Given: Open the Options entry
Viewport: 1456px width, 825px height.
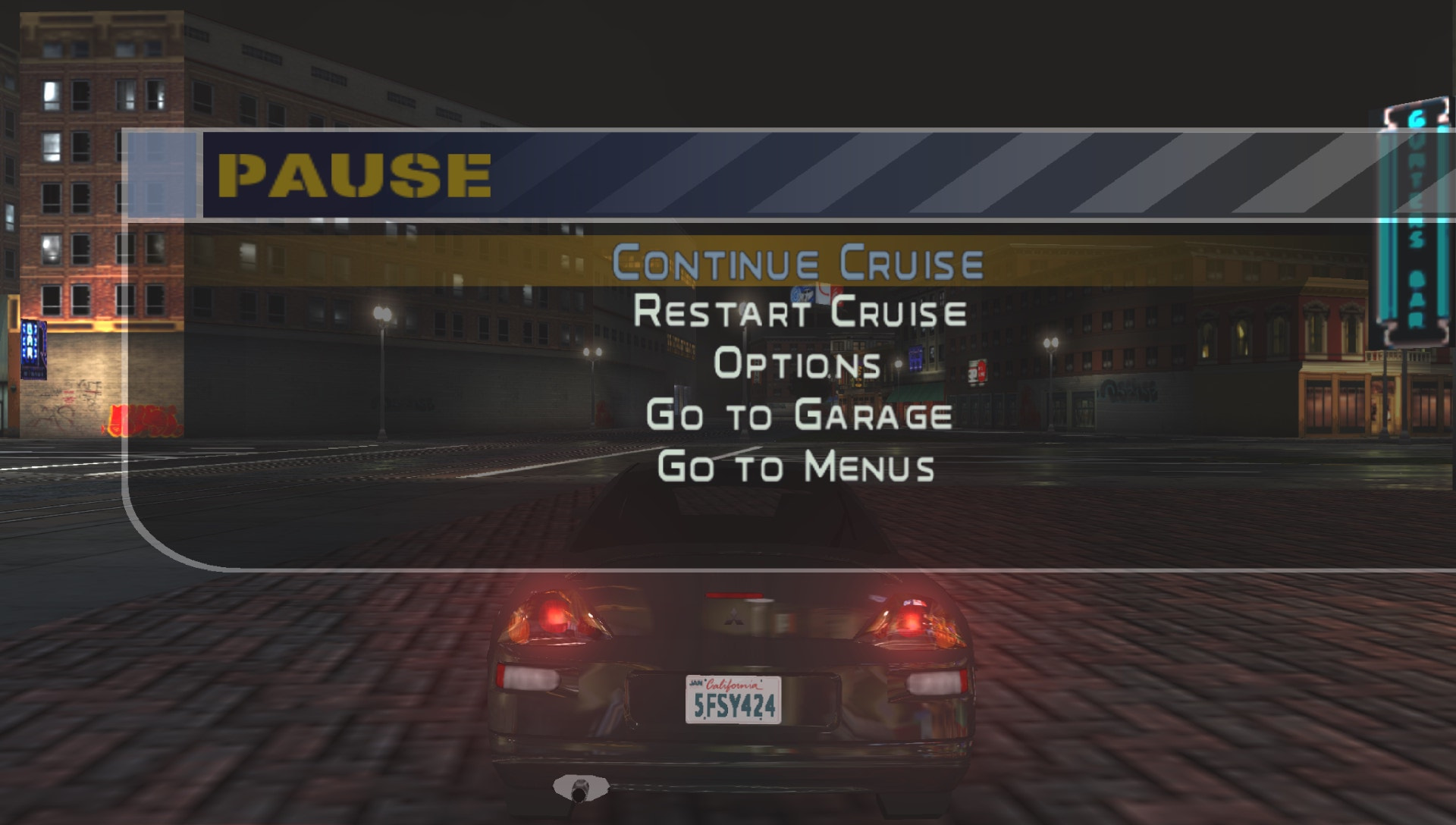Looking at the screenshot, I should pyautogui.click(x=797, y=364).
